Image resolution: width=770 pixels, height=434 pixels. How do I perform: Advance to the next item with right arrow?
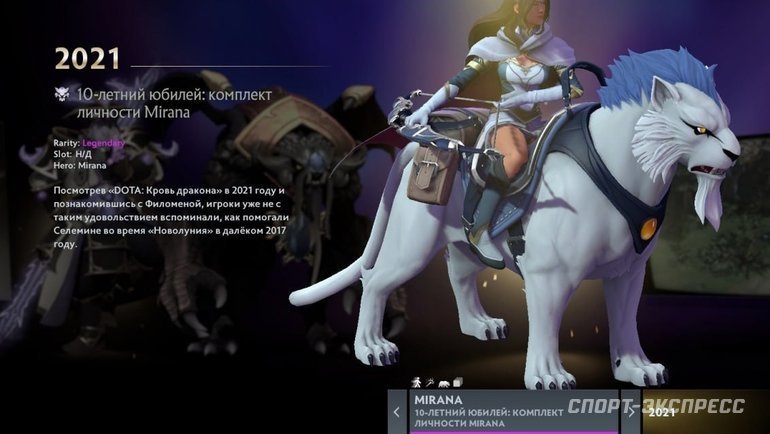tap(631, 412)
